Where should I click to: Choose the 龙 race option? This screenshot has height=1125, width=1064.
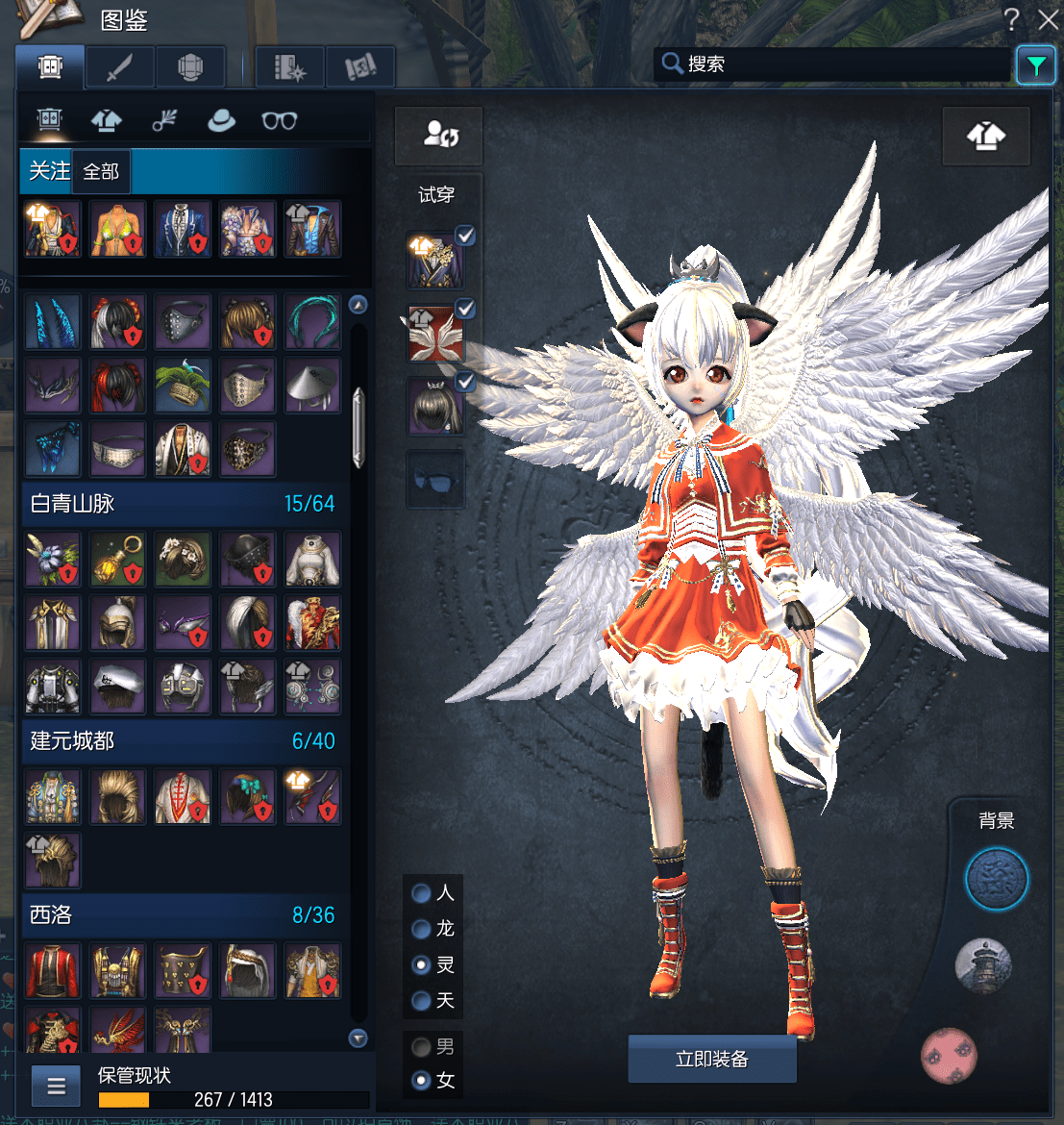421,929
